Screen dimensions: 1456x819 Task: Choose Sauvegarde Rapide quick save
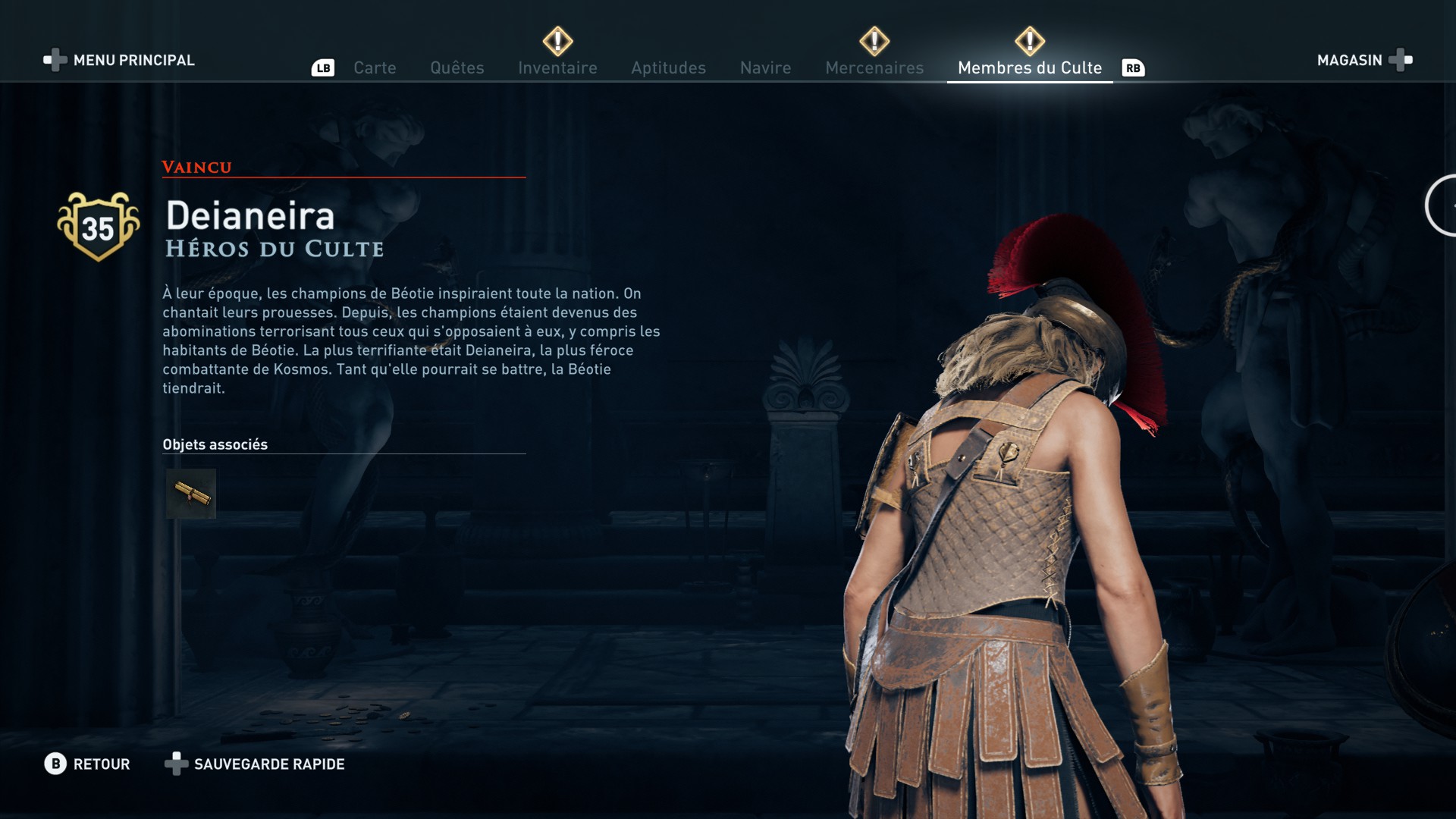pos(255,764)
